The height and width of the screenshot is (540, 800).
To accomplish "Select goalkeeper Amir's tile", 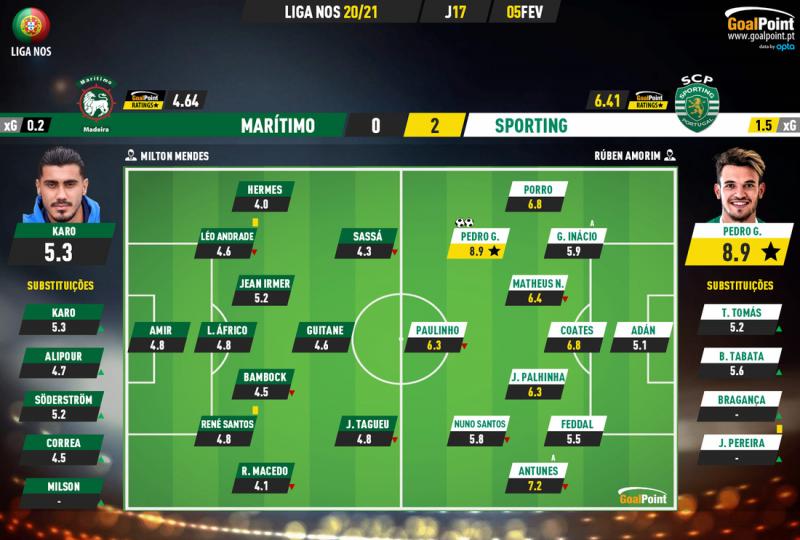I will point(155,338).
